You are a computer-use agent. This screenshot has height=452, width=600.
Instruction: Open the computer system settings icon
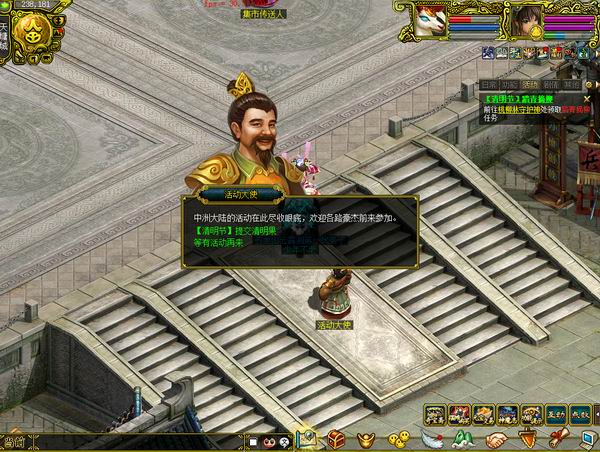(x=587, y=439)
